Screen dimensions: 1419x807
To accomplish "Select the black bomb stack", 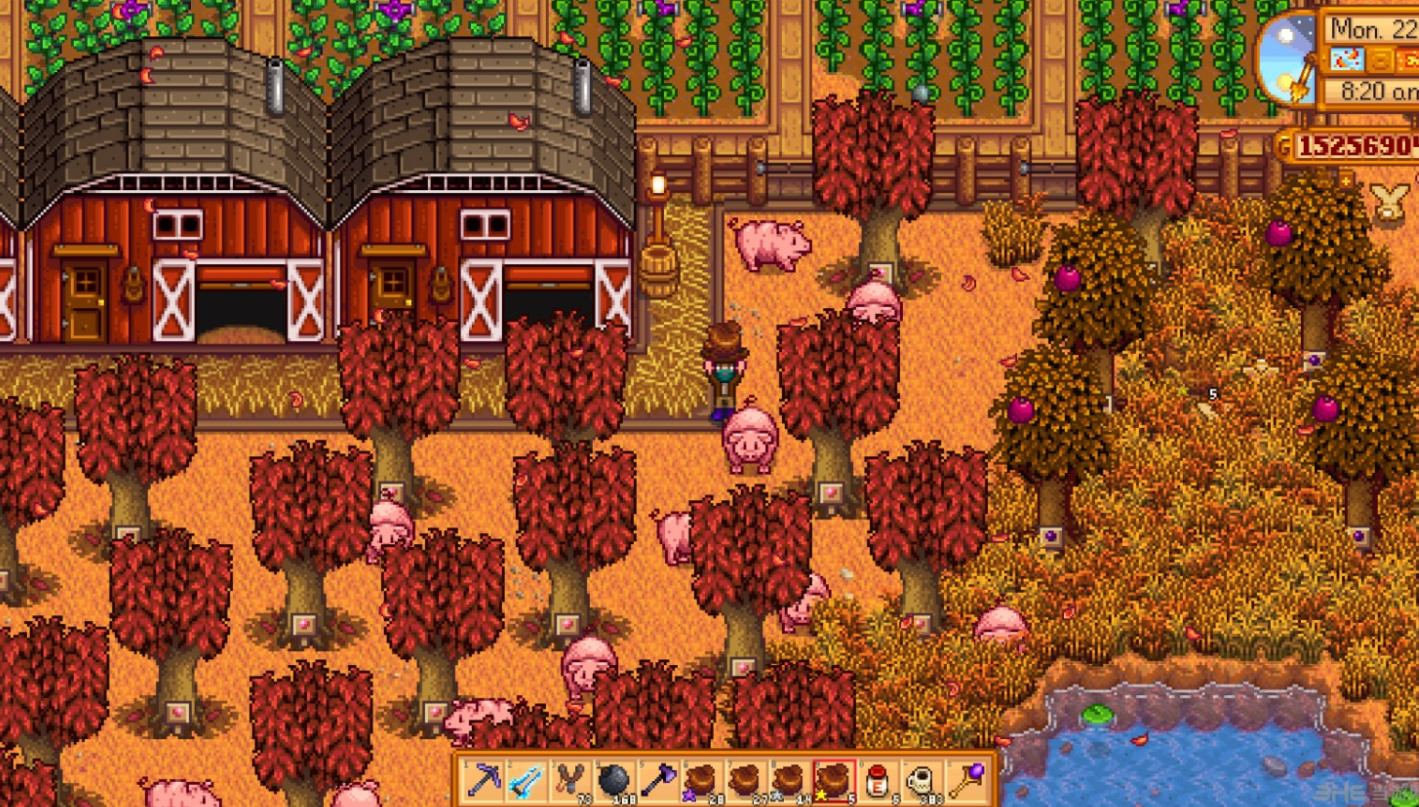I will point(614,780).
